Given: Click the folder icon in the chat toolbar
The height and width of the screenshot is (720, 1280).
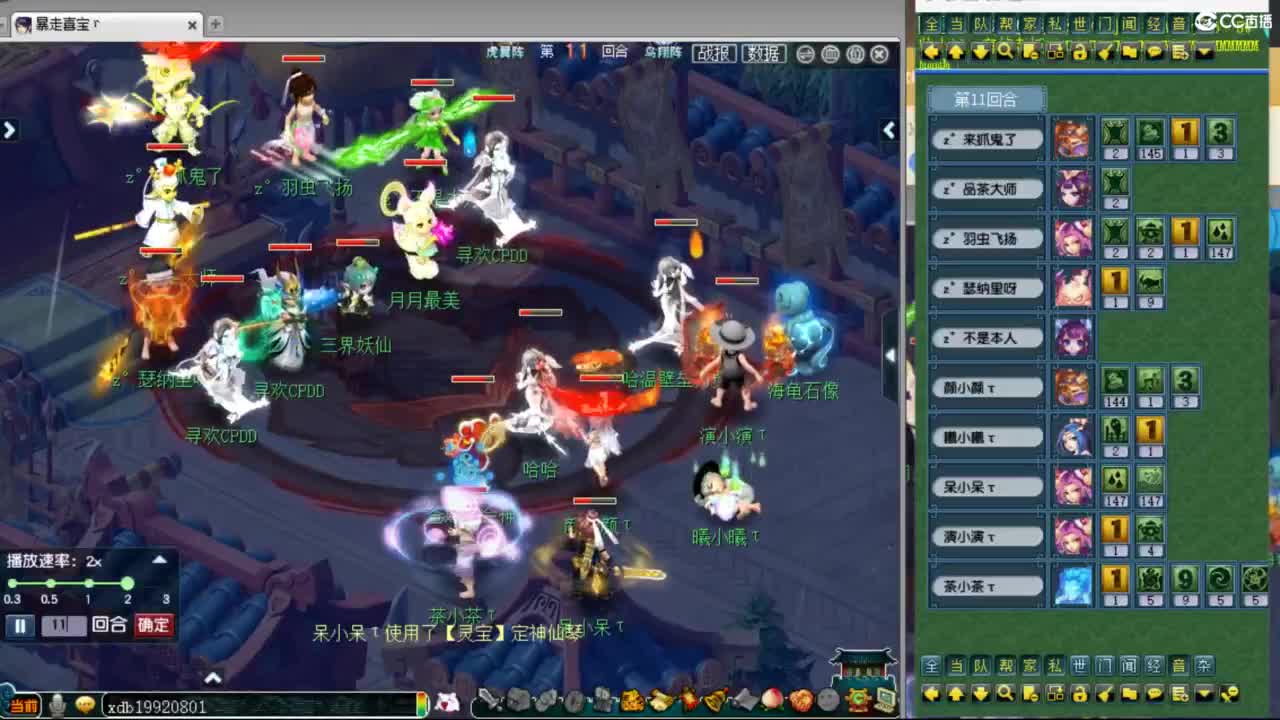Looking at the screenshot, I should pos(1129,52).
